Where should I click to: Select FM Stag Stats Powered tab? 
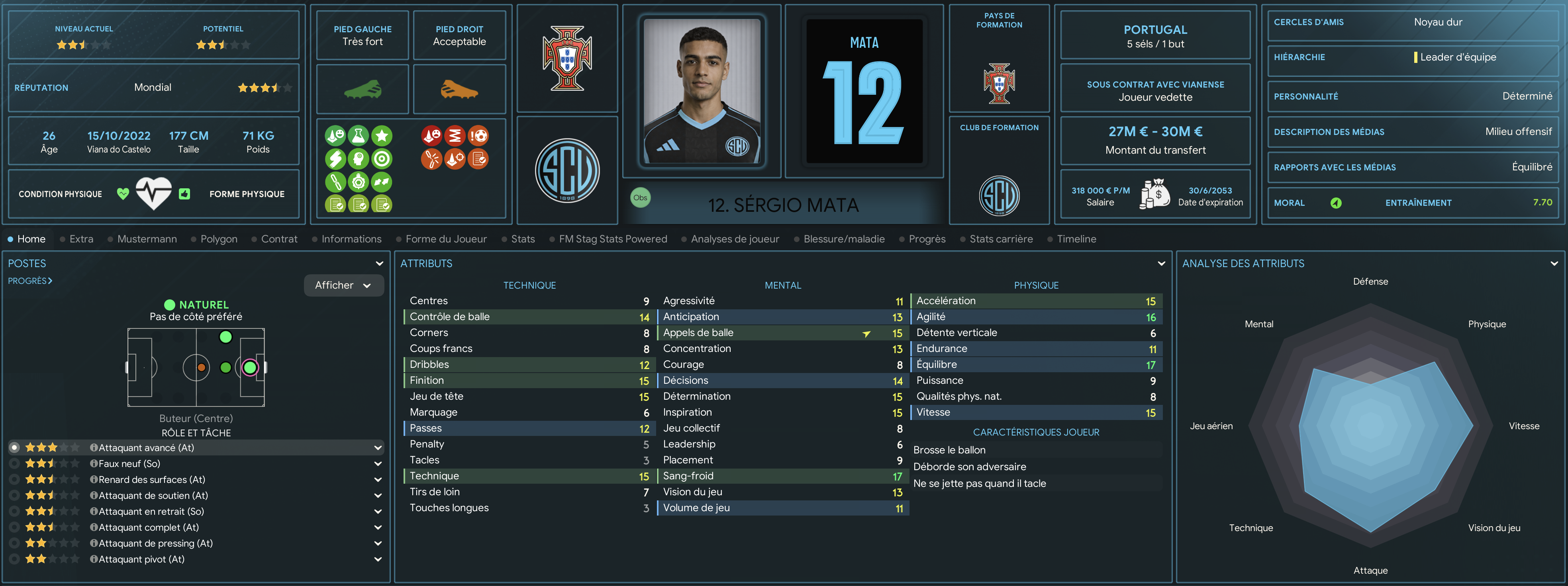click(612, 239)
